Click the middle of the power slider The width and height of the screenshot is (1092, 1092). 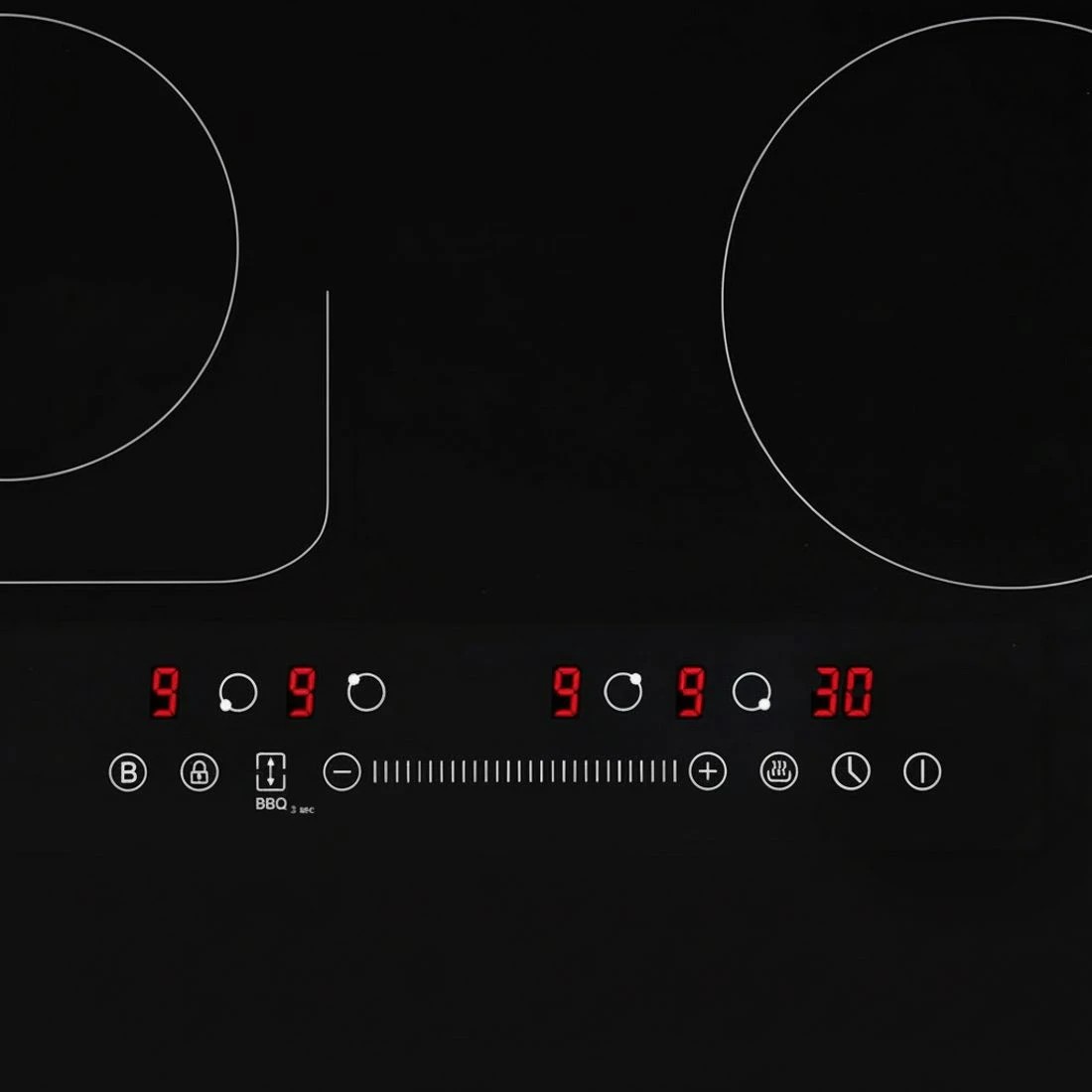pyautogui.click(x=525, y=771)
